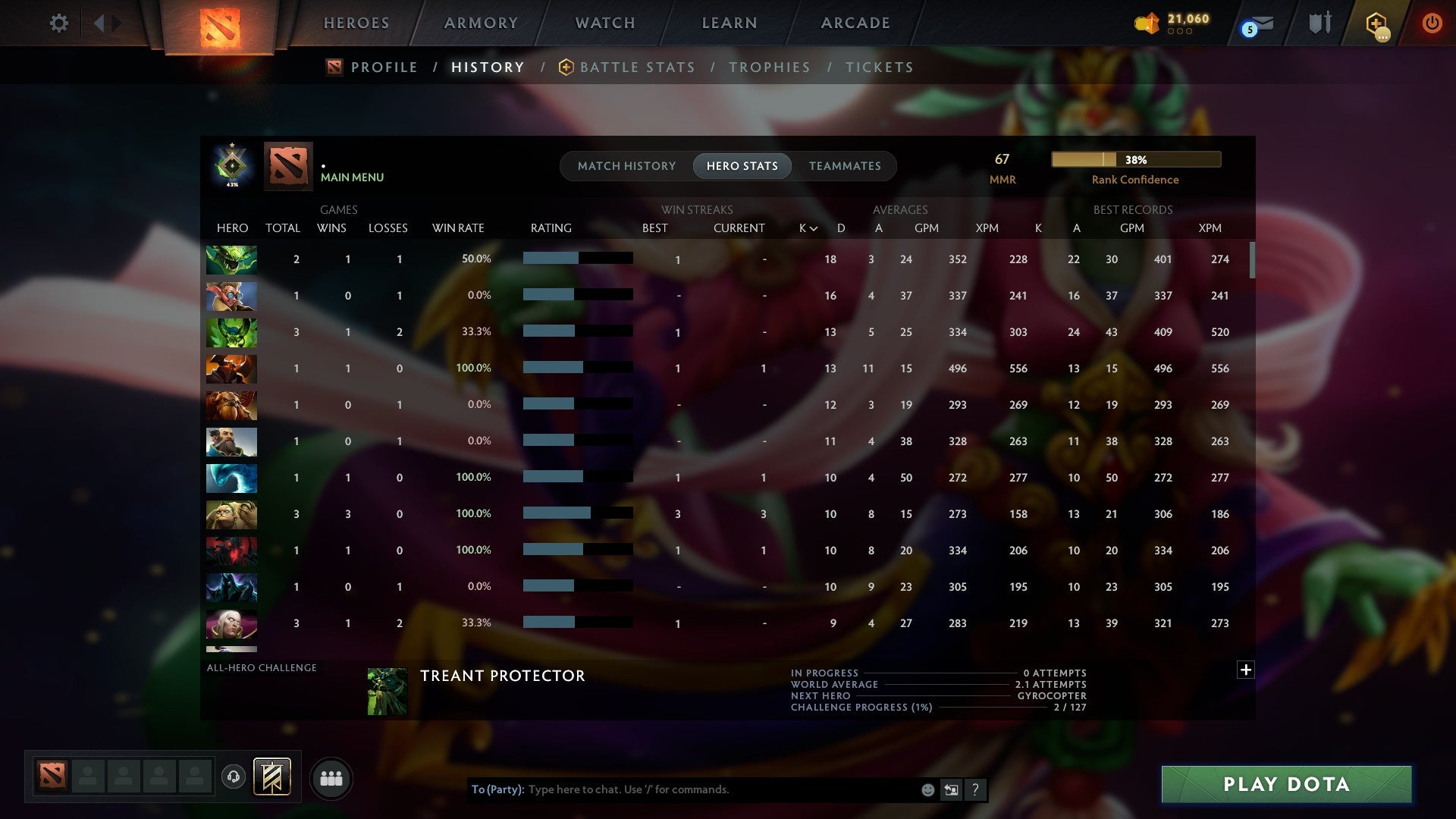Click the question mark help icon near chat
The image size is (1456, 819).
tap(975, 789)
